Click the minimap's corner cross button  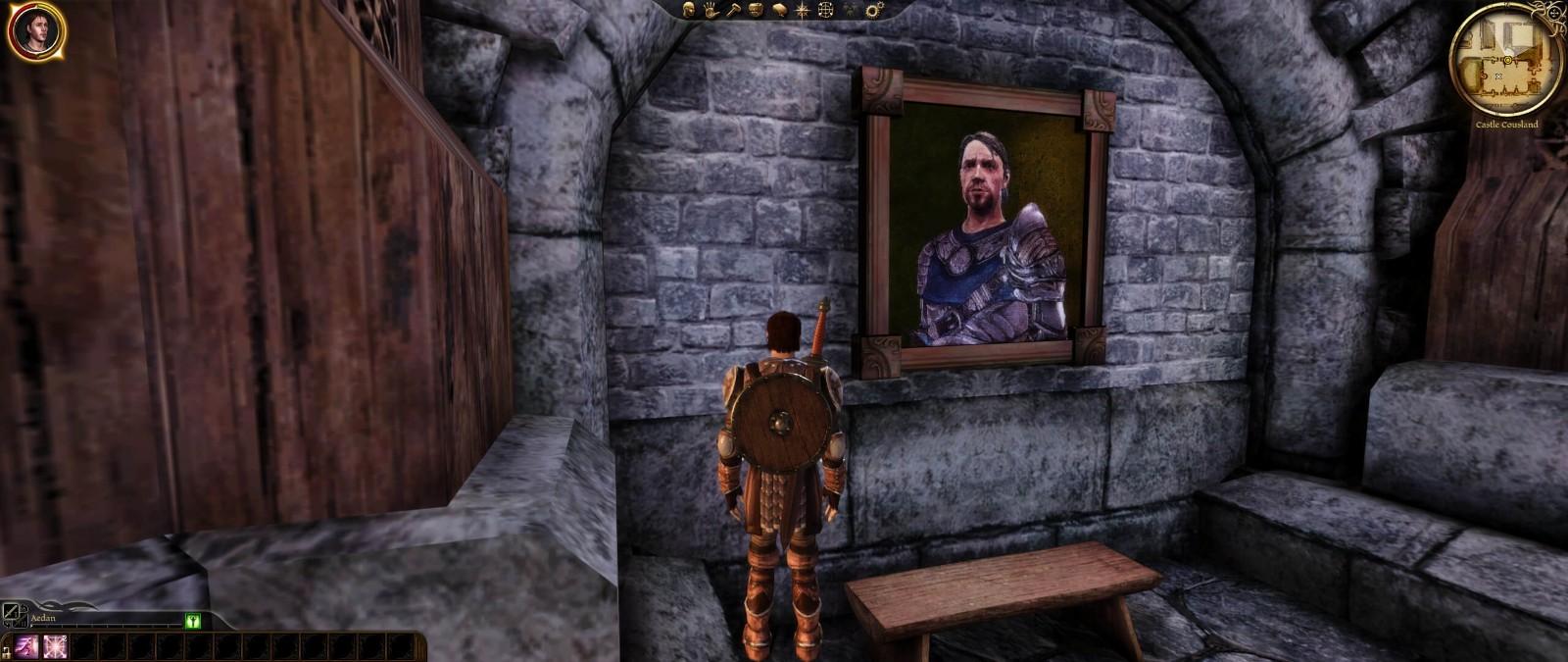pyautogui.click(x=1551, y=13)
